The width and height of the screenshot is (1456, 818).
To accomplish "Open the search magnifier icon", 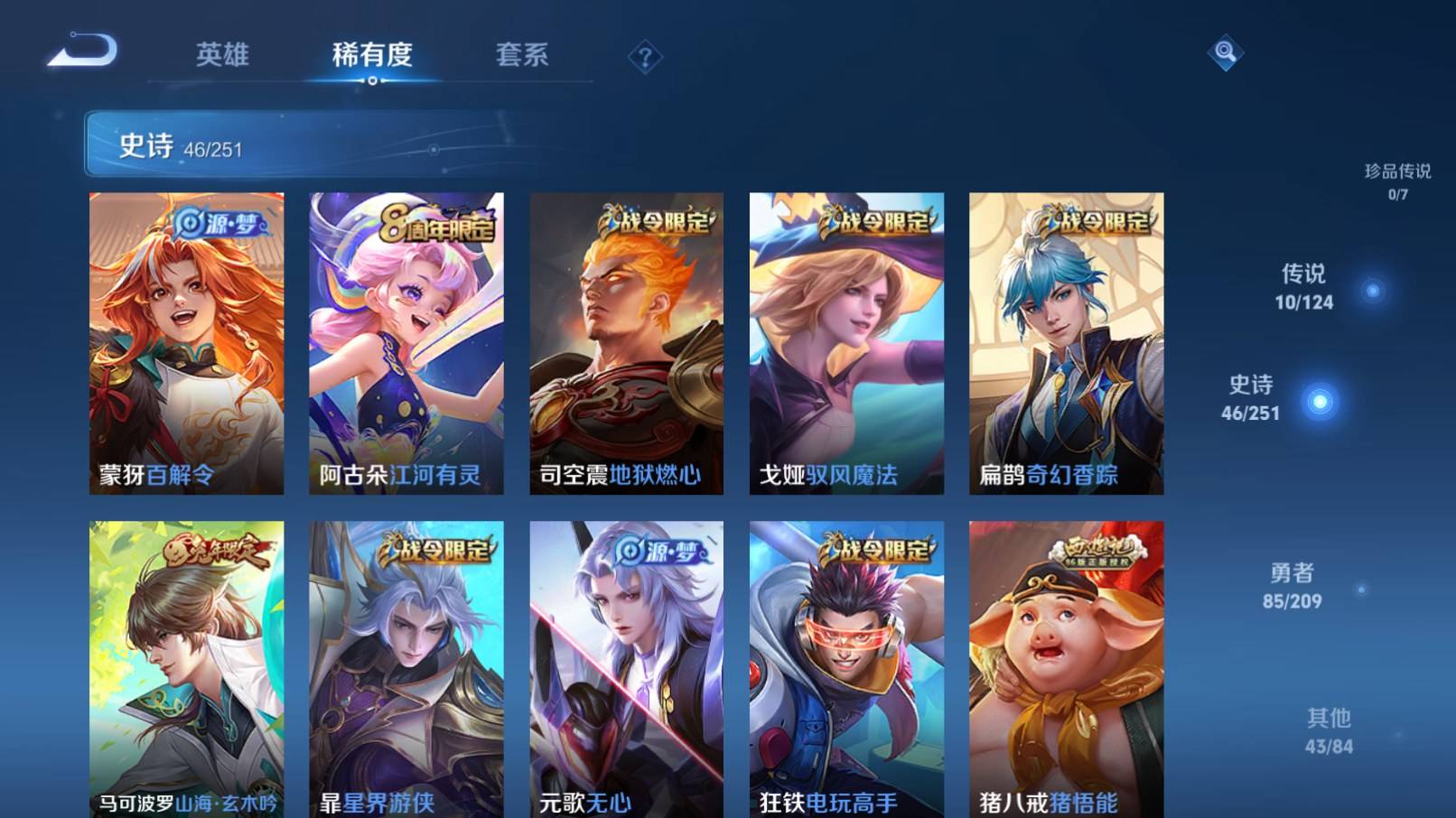I will tap(1226, 54).
